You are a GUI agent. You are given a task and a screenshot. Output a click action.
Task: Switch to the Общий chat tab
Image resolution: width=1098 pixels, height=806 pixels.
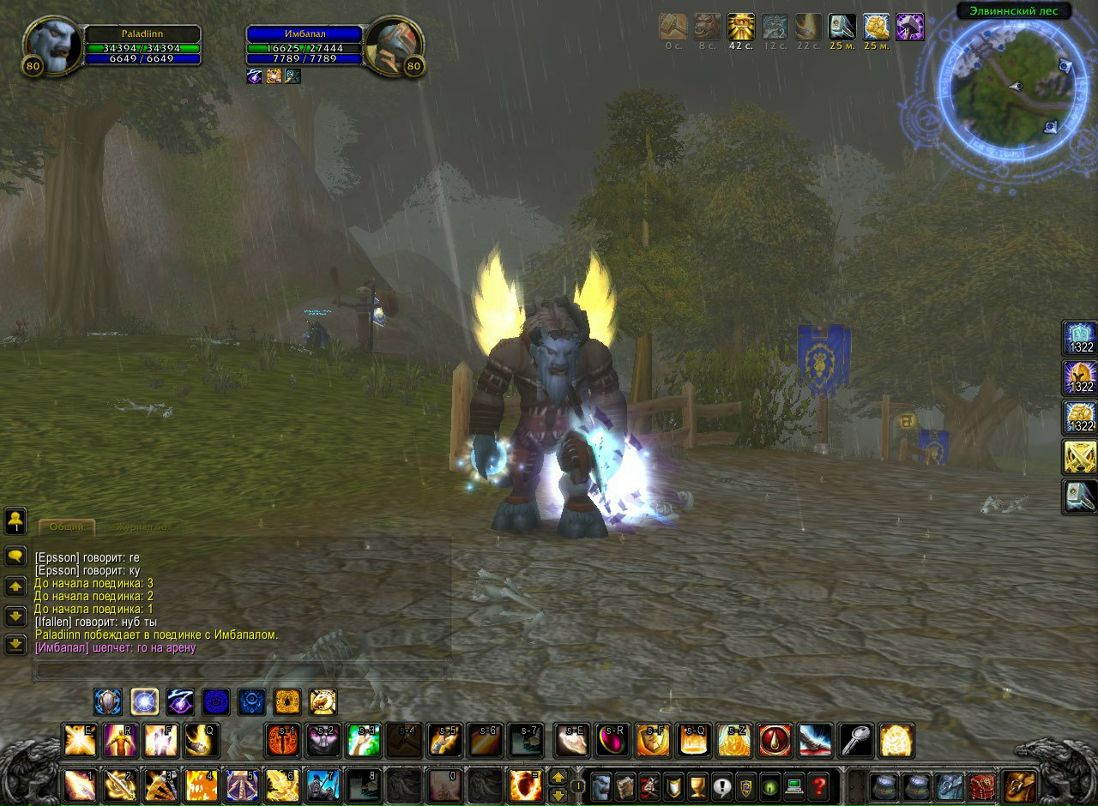click(67, 526)
